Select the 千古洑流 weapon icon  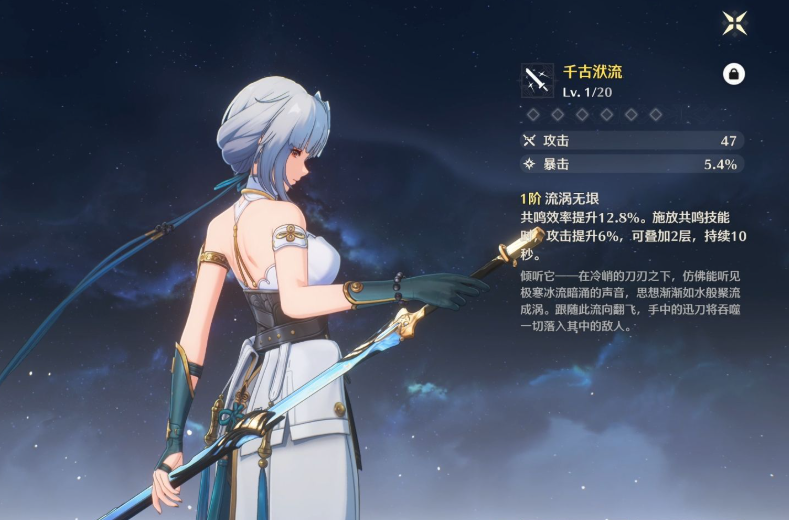point(537,80)
